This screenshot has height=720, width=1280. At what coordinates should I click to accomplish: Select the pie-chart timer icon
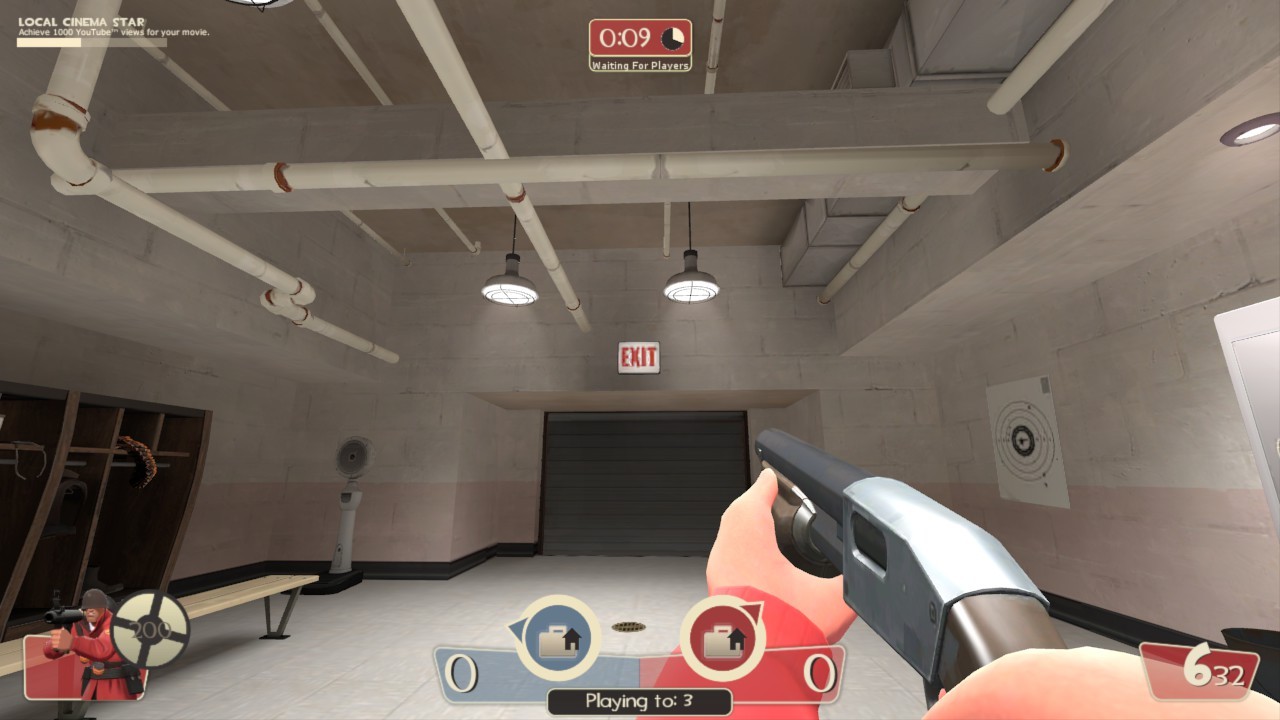click(x=673, y=37)
